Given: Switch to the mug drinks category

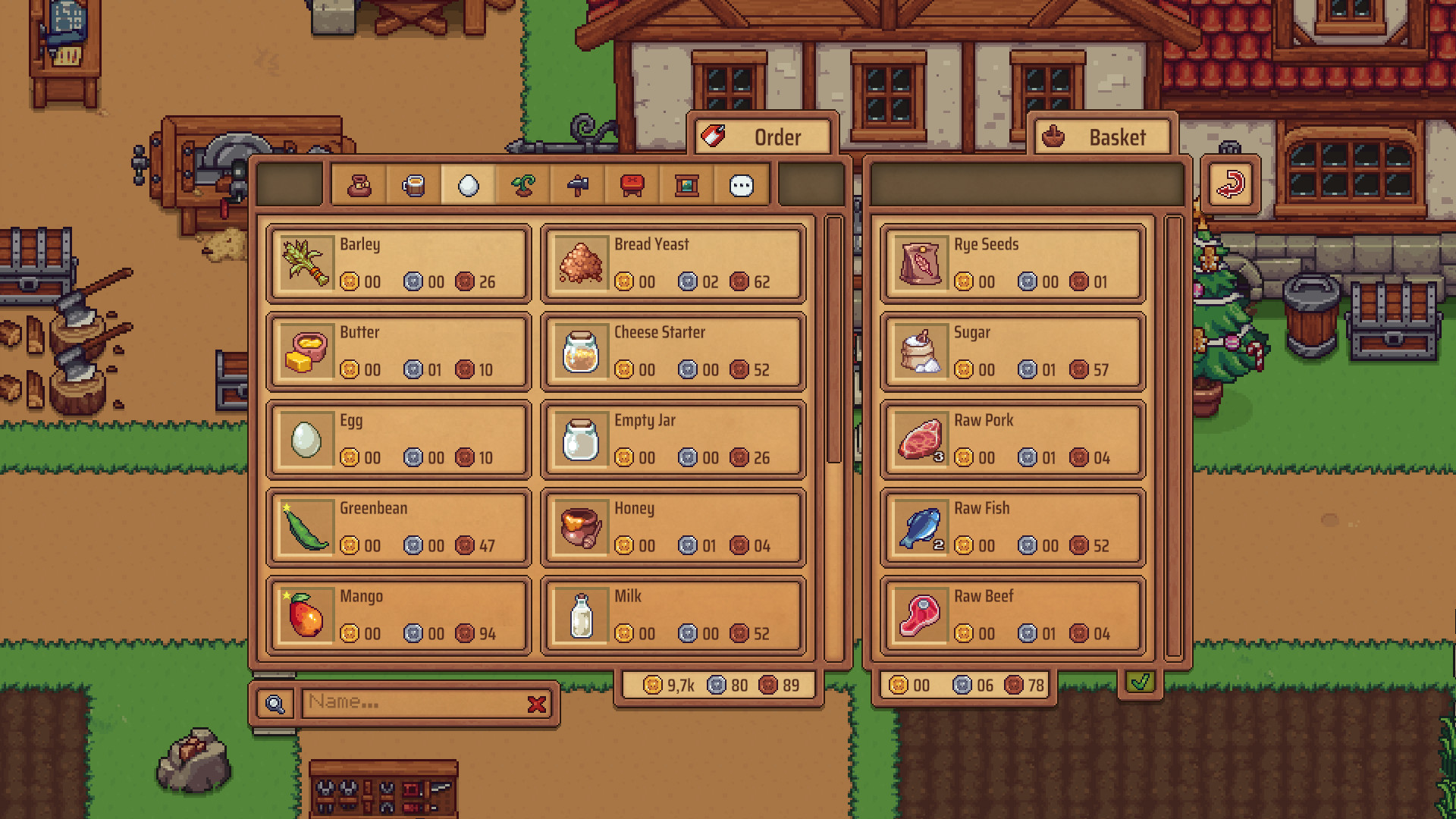Looking at the screenshot, I should coord(413,184).
